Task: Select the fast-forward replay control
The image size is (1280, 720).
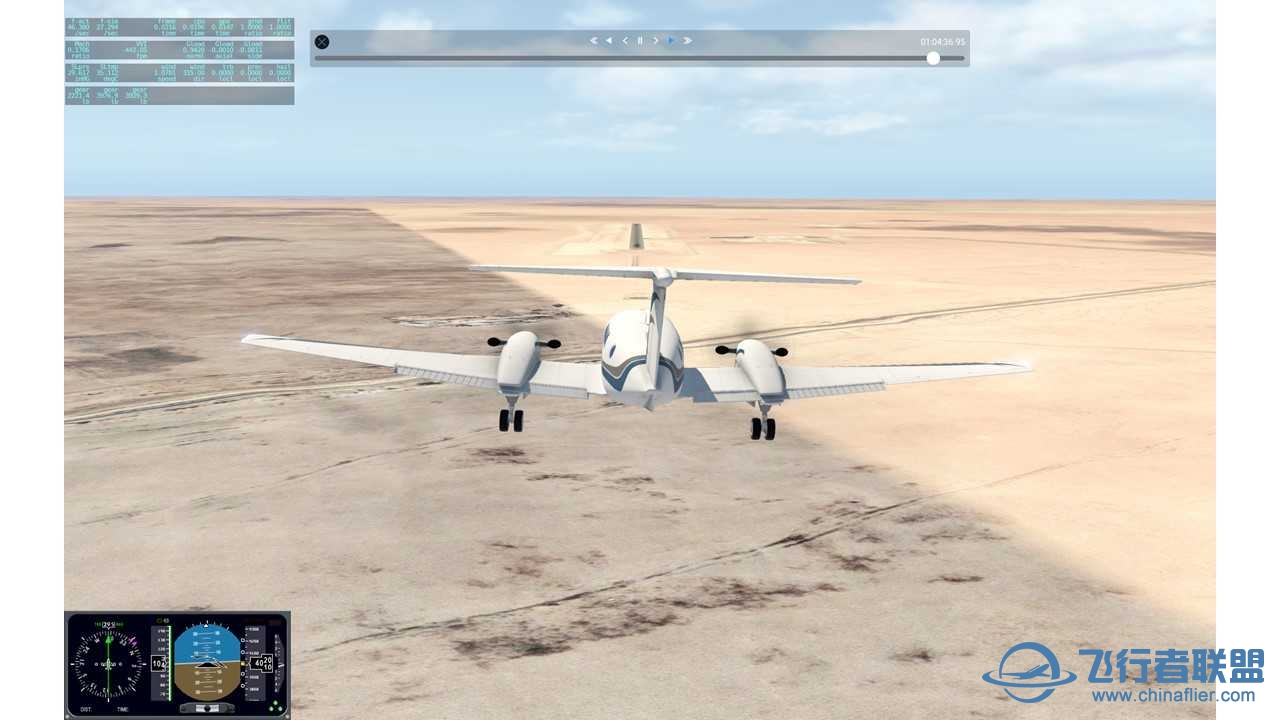Action: click(x=687, y=40)
